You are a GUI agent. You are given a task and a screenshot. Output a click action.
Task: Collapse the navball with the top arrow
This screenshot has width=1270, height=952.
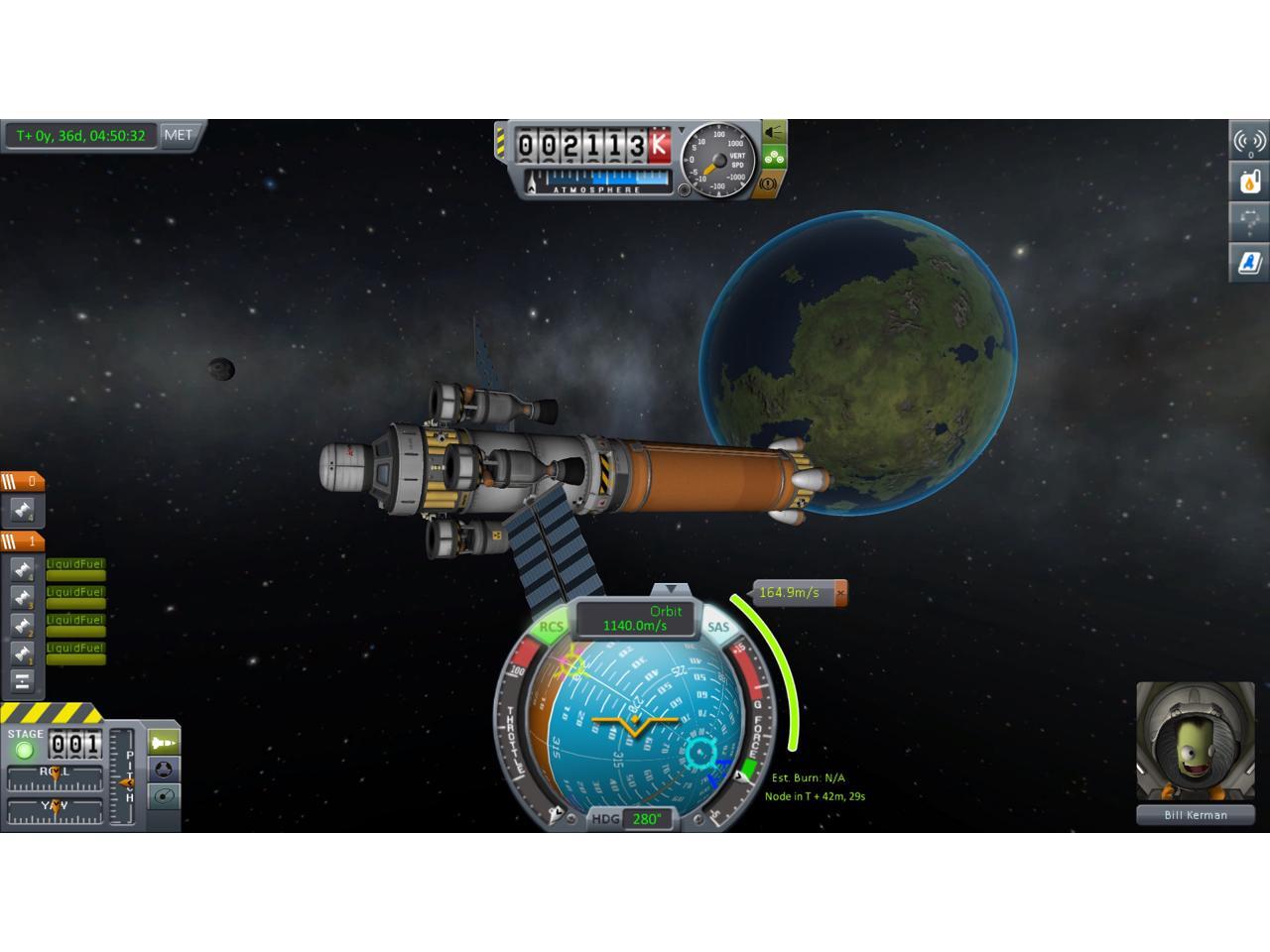click(x=672, y=589)
